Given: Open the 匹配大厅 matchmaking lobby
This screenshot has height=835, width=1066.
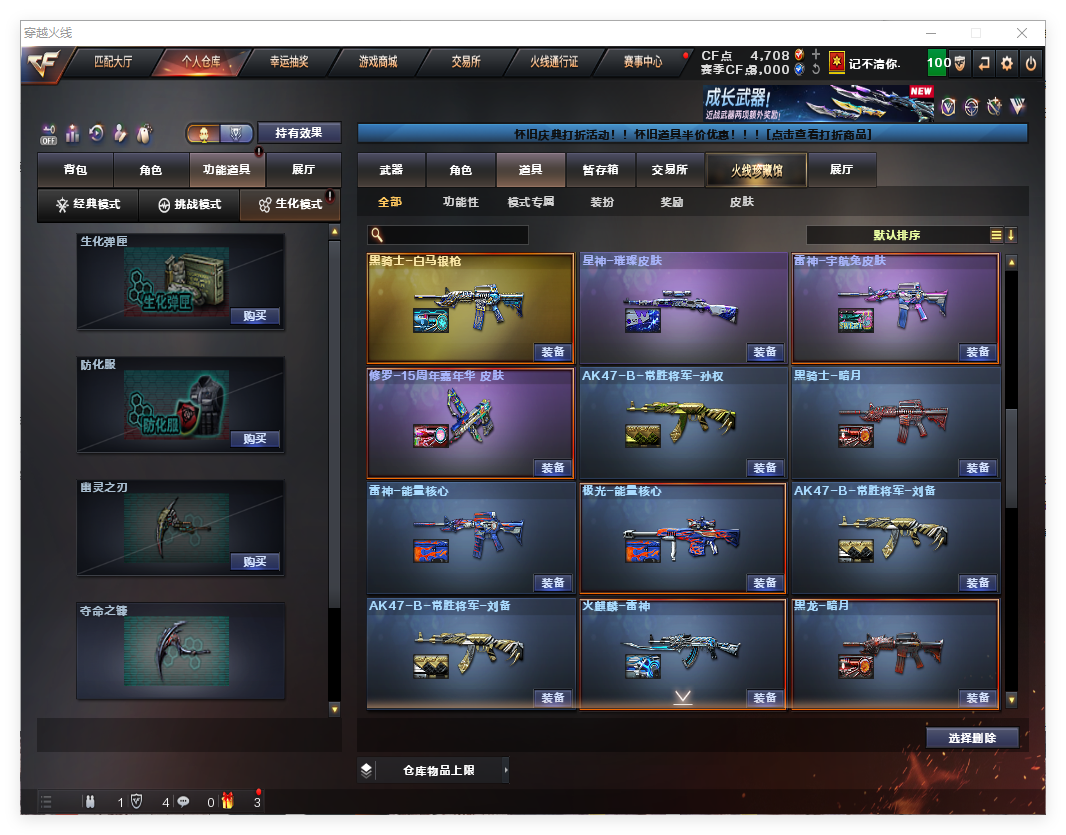Looking at the screenshot, I should click(x=113, y=62).
